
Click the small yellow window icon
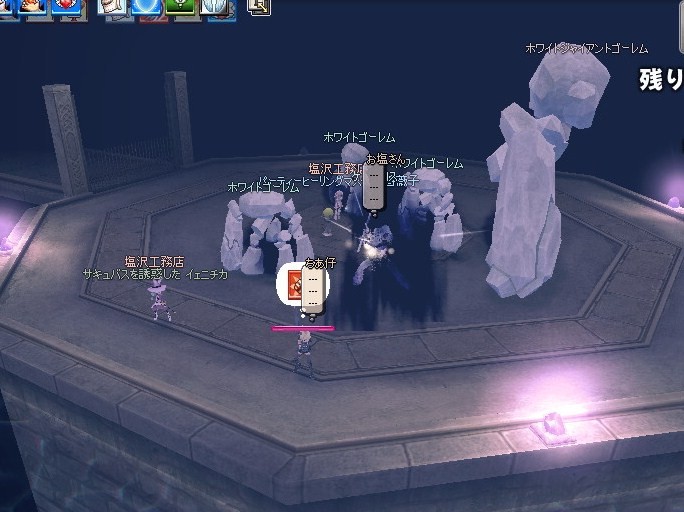point(258,6)
